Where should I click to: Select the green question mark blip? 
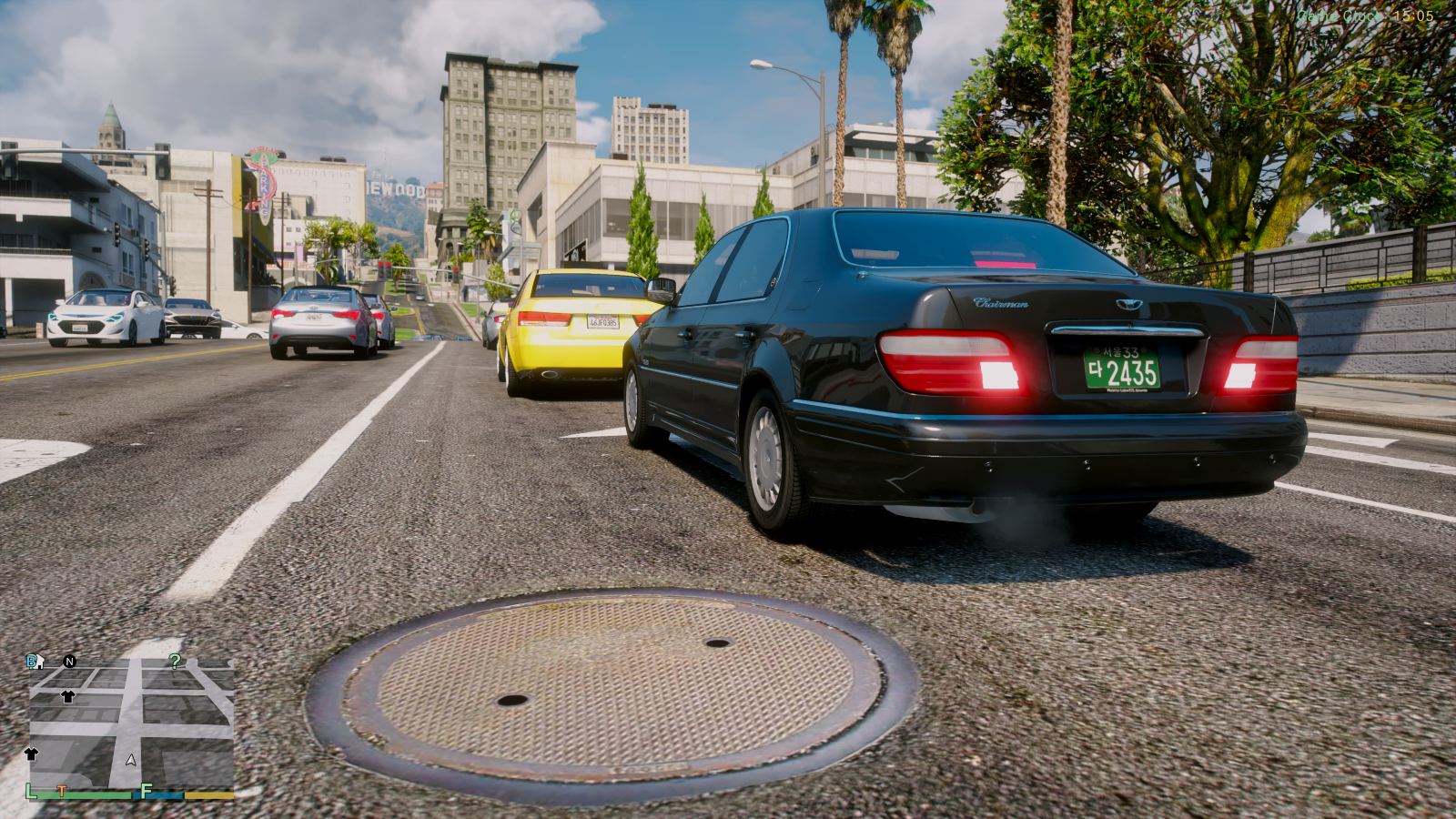pyautogui.click(x=175, y=661)
